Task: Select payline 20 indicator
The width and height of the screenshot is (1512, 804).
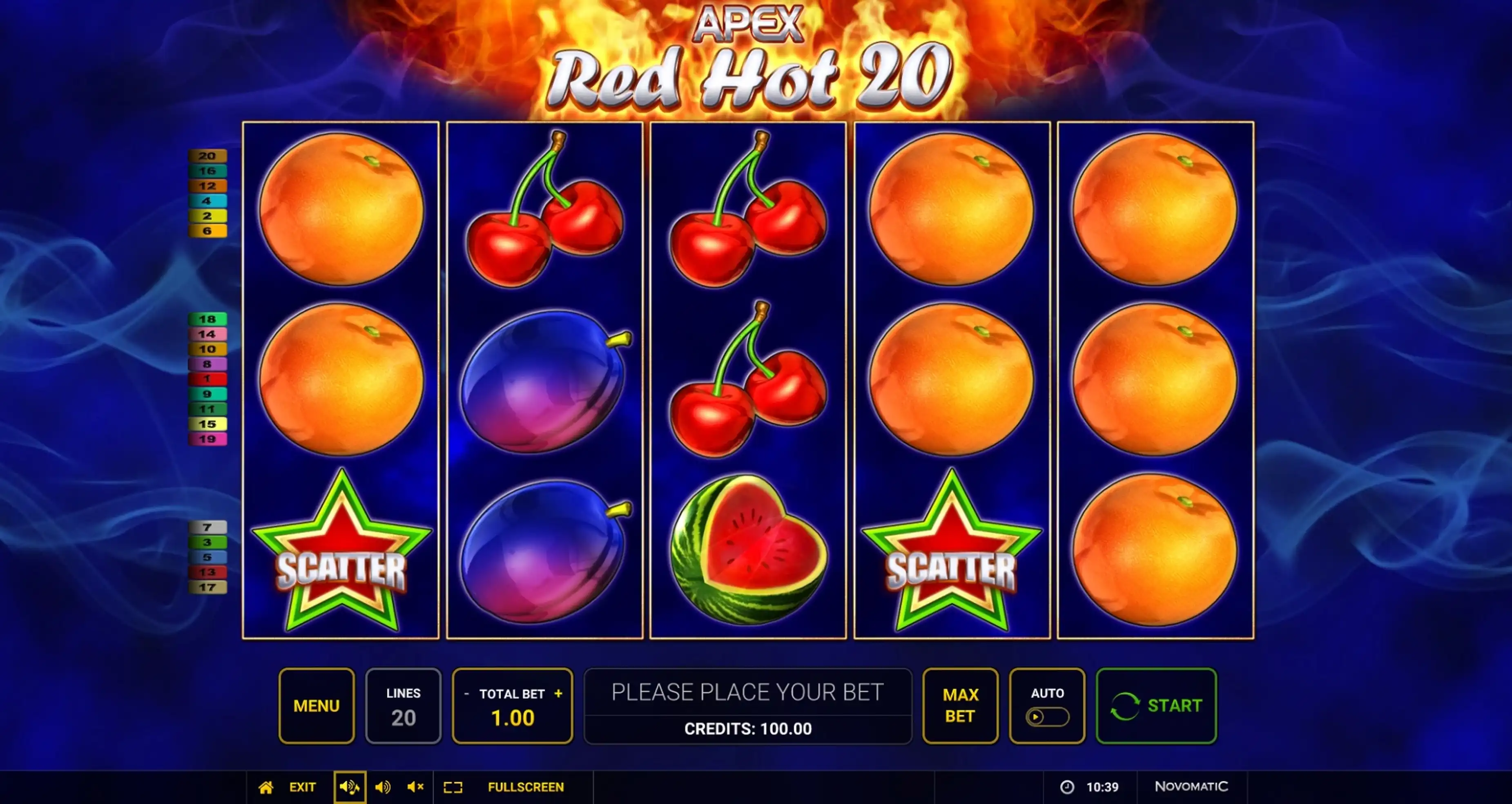Action: pyautogui.click(x=207, y=156)
